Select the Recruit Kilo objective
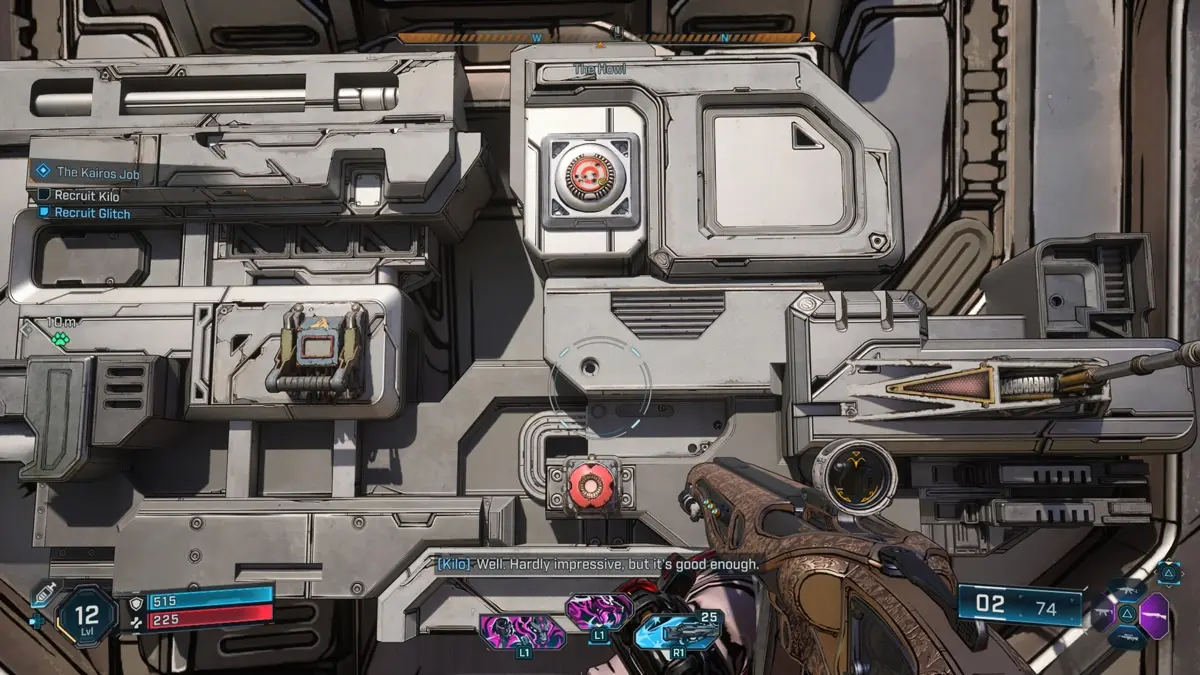The height and width of the screenshot is (675, 1200). pos(86,196)
